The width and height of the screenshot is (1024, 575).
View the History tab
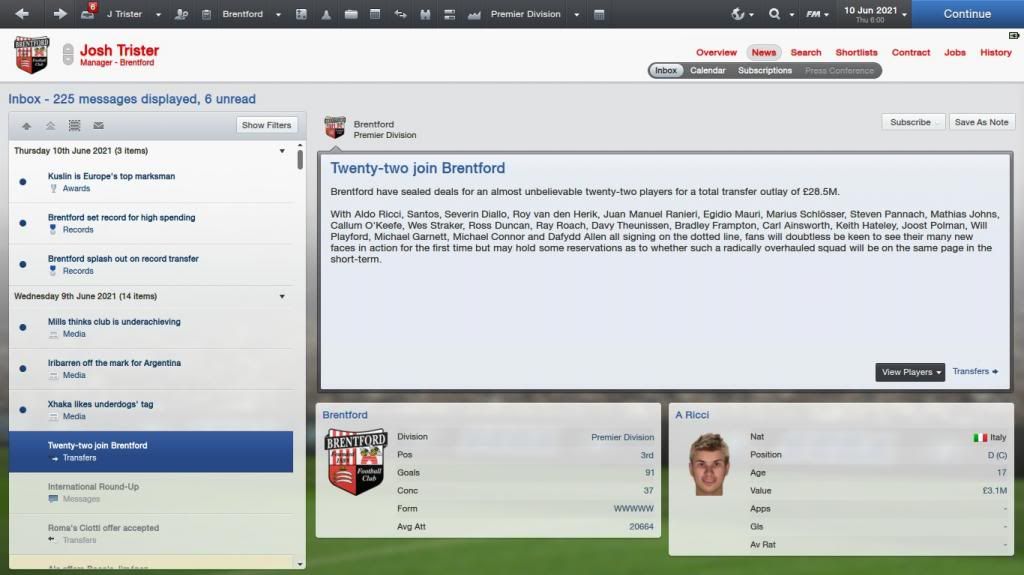996,52
